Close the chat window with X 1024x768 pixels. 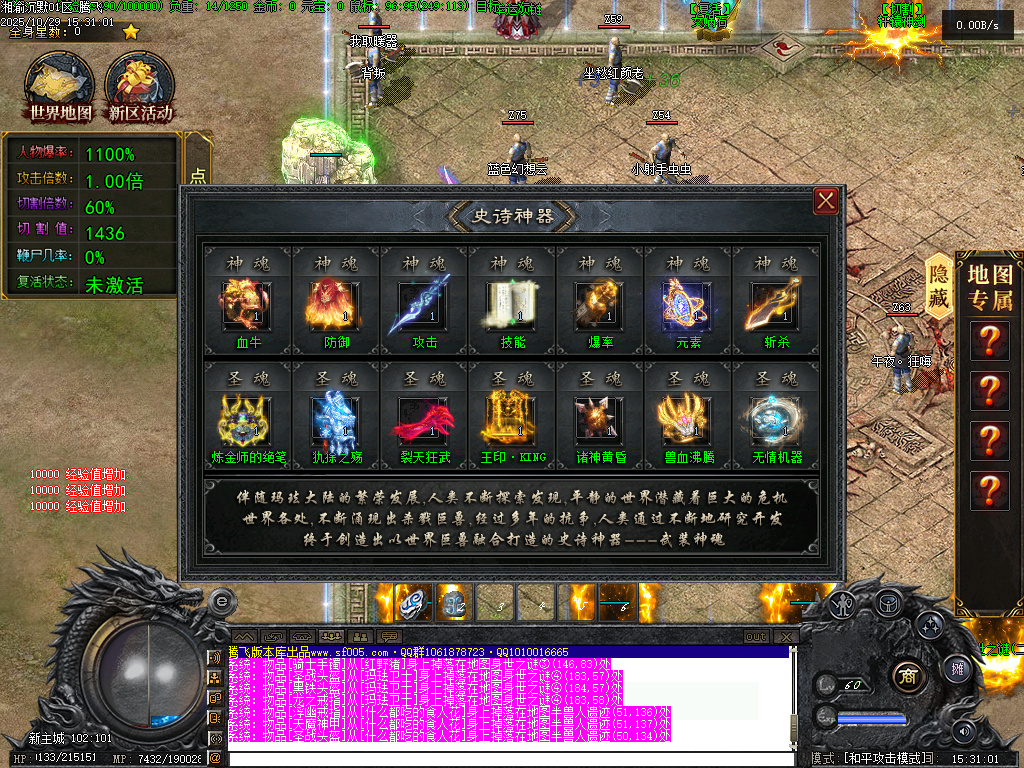pos(787,637)
